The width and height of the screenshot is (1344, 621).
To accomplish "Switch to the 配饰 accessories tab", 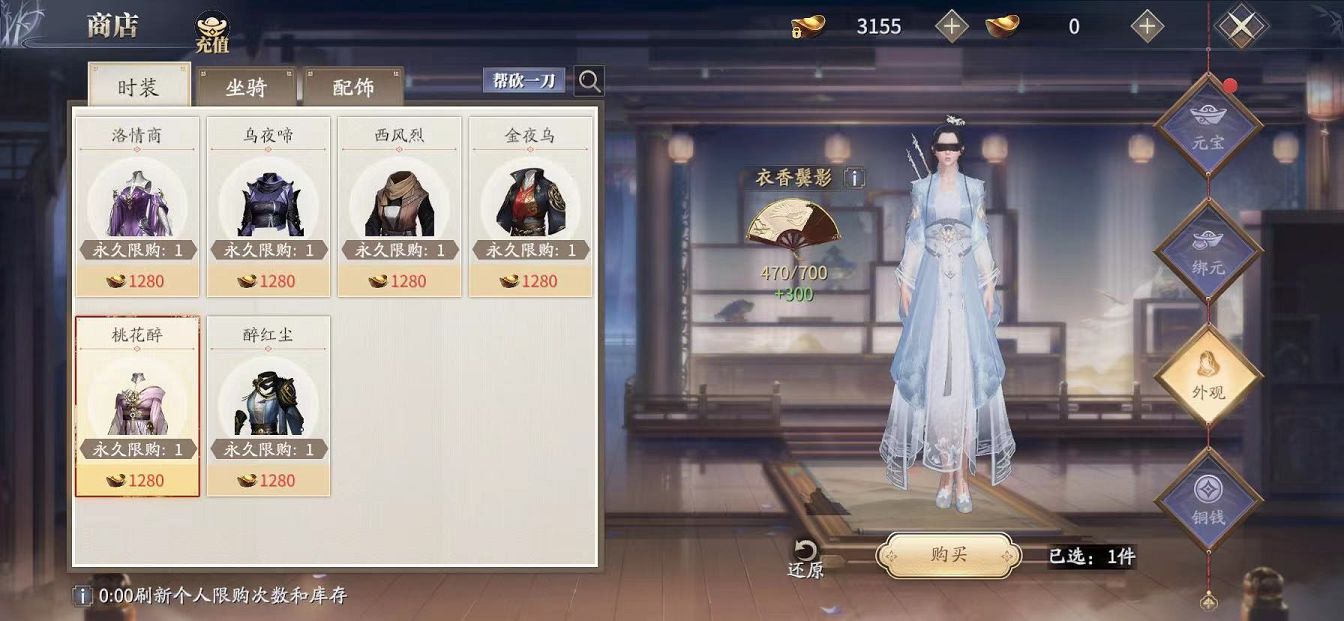I will pos(353,87).
